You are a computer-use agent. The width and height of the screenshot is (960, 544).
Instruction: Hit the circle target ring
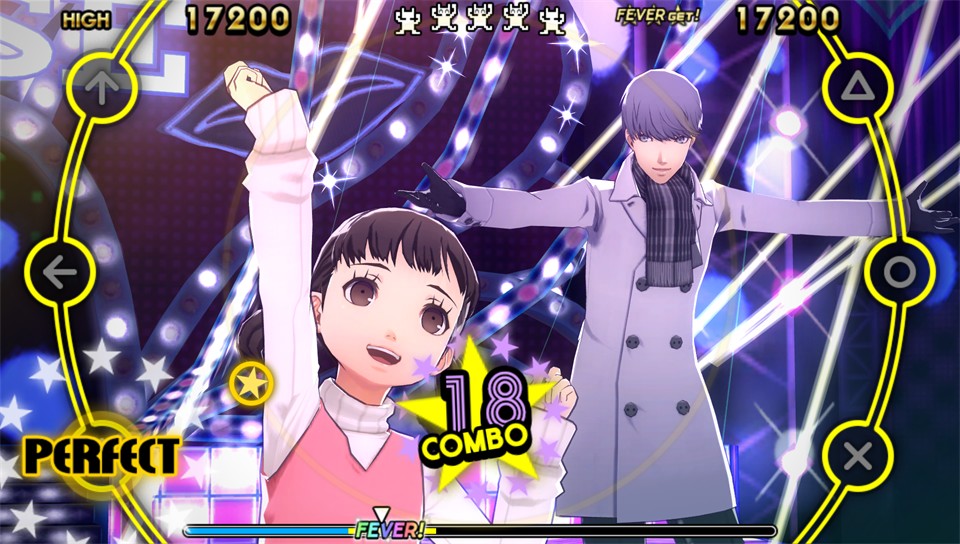898,271
